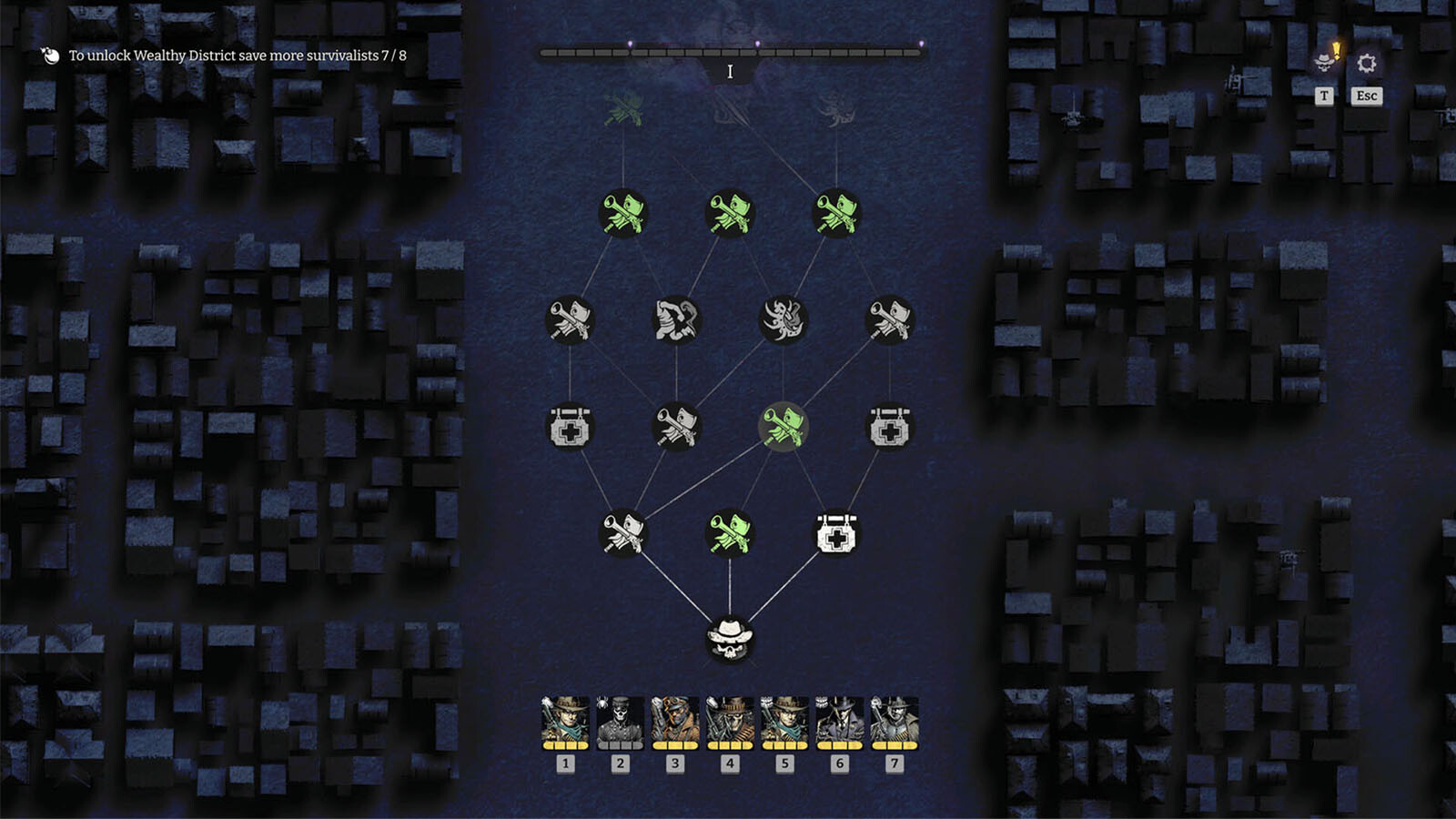Click the chapter I label below the progress bar

click(729, 71)
